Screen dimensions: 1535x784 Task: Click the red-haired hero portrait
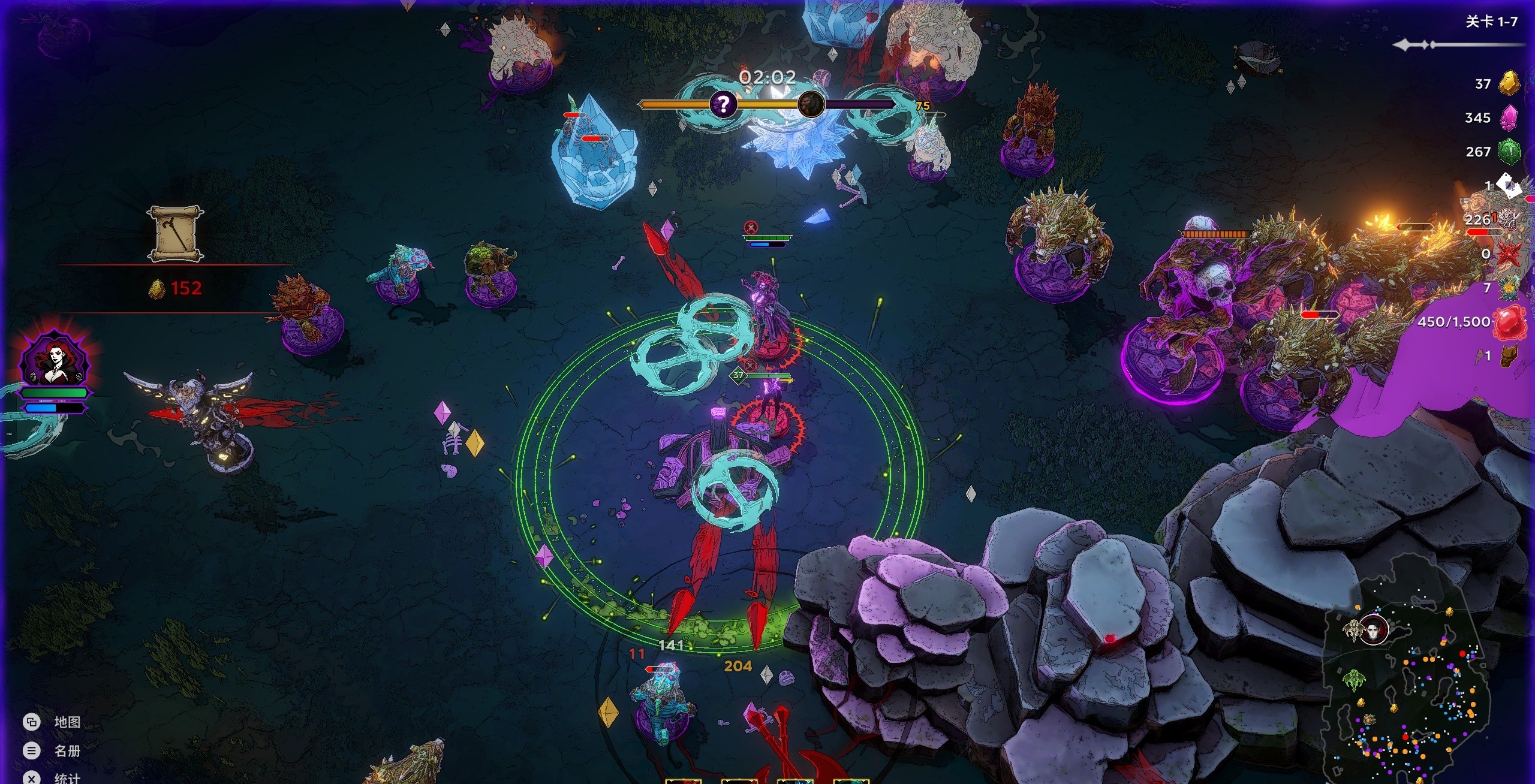point(54,359)
